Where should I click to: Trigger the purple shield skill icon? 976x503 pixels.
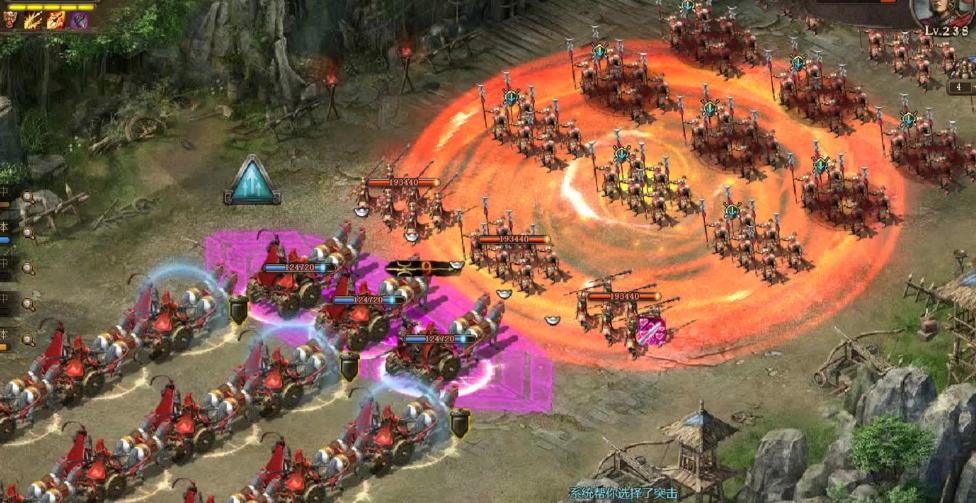(79, 19)
